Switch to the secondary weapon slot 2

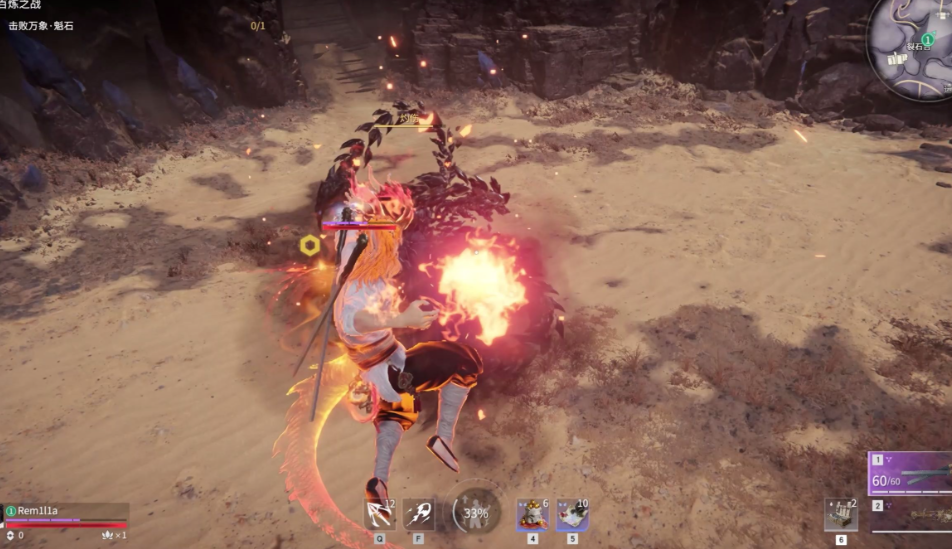910,512
